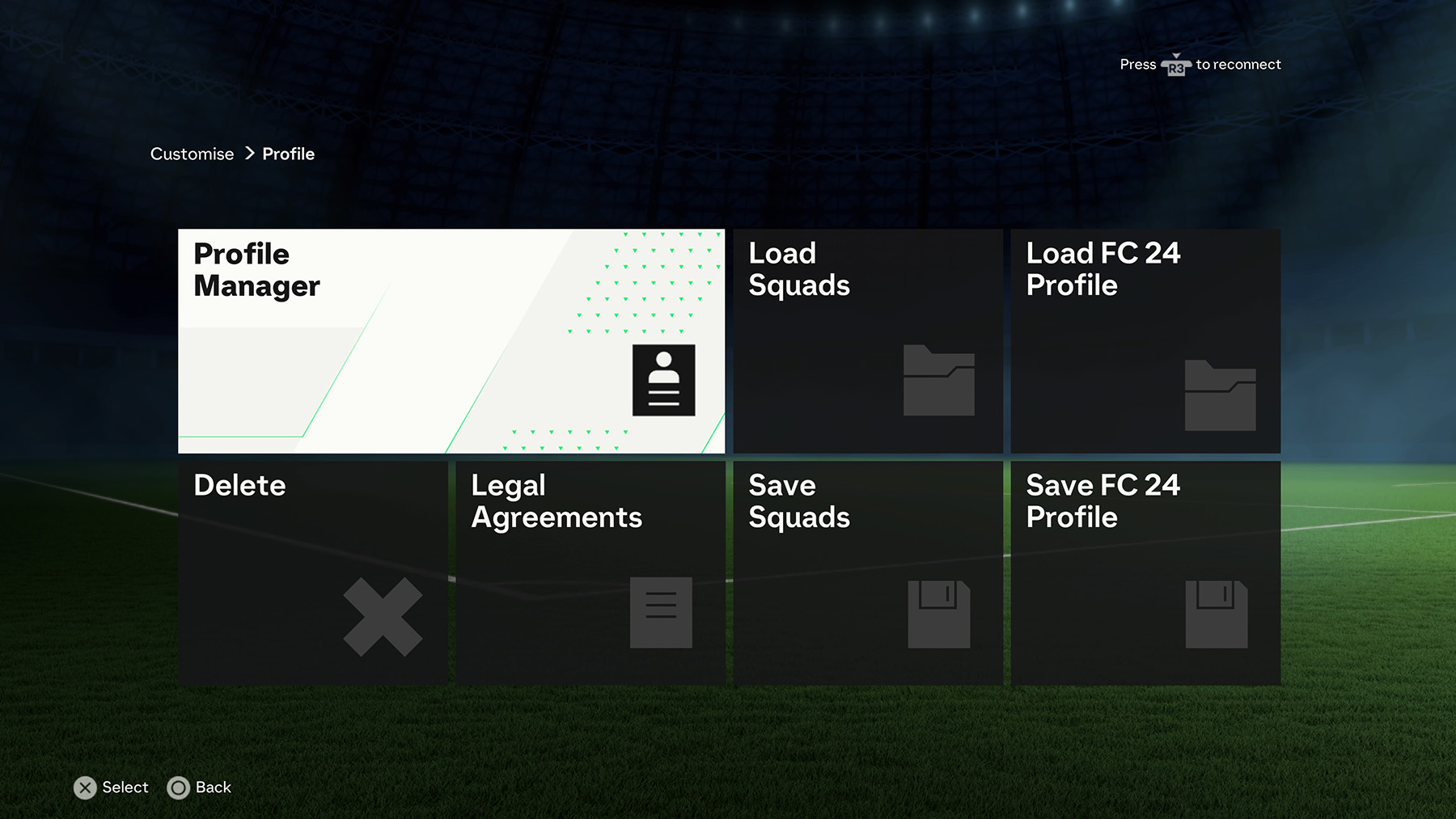
Task: Click the folder icon on Load Squads
Action: (x=938, y=382)
